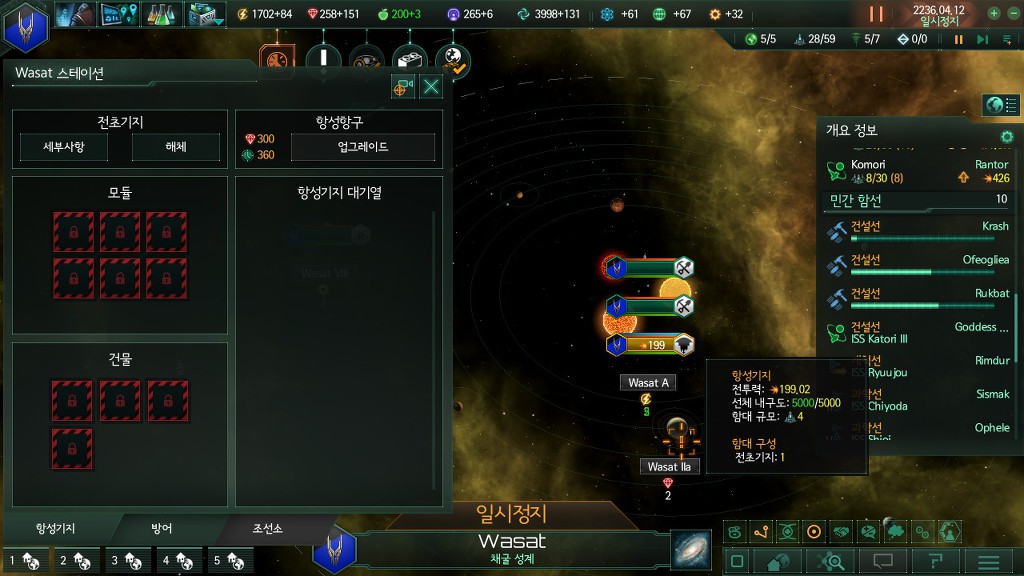This screenshot has width=1024, height=576.
Task: Open outpost details with 세부사항 button
Action: pyautogui.click(x=64, y=147)
